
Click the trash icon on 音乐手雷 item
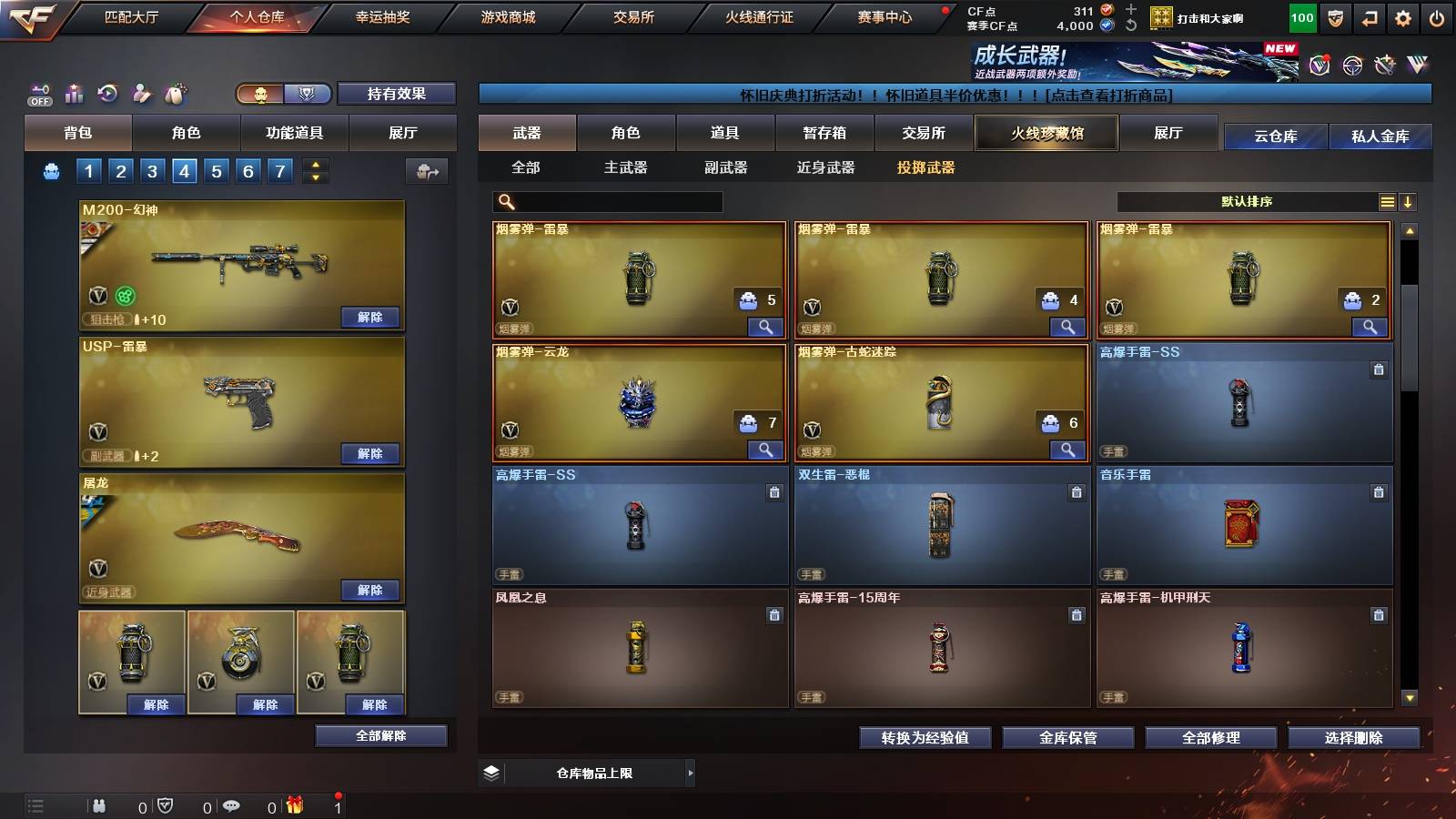pos(1379,491)
